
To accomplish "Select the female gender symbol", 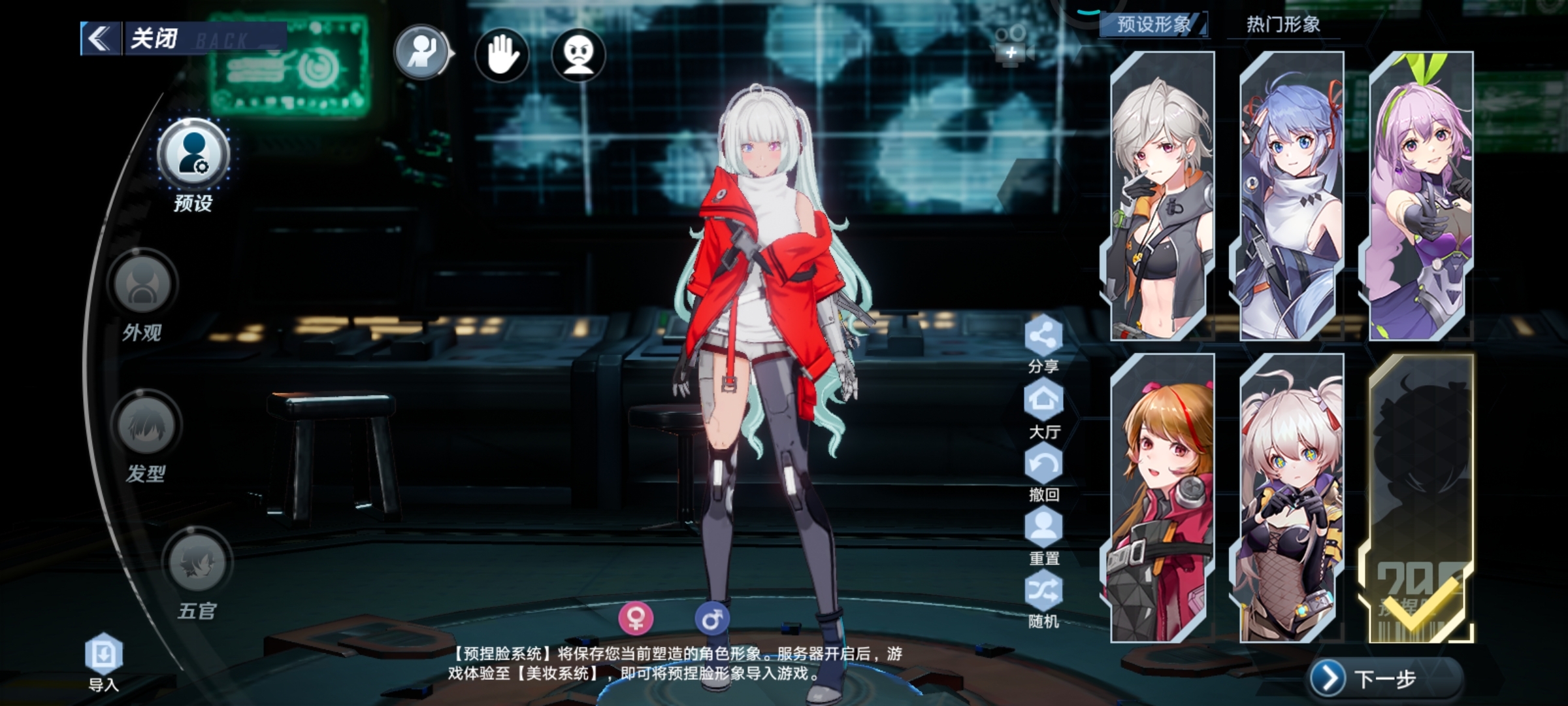I will tap(636, 617).
